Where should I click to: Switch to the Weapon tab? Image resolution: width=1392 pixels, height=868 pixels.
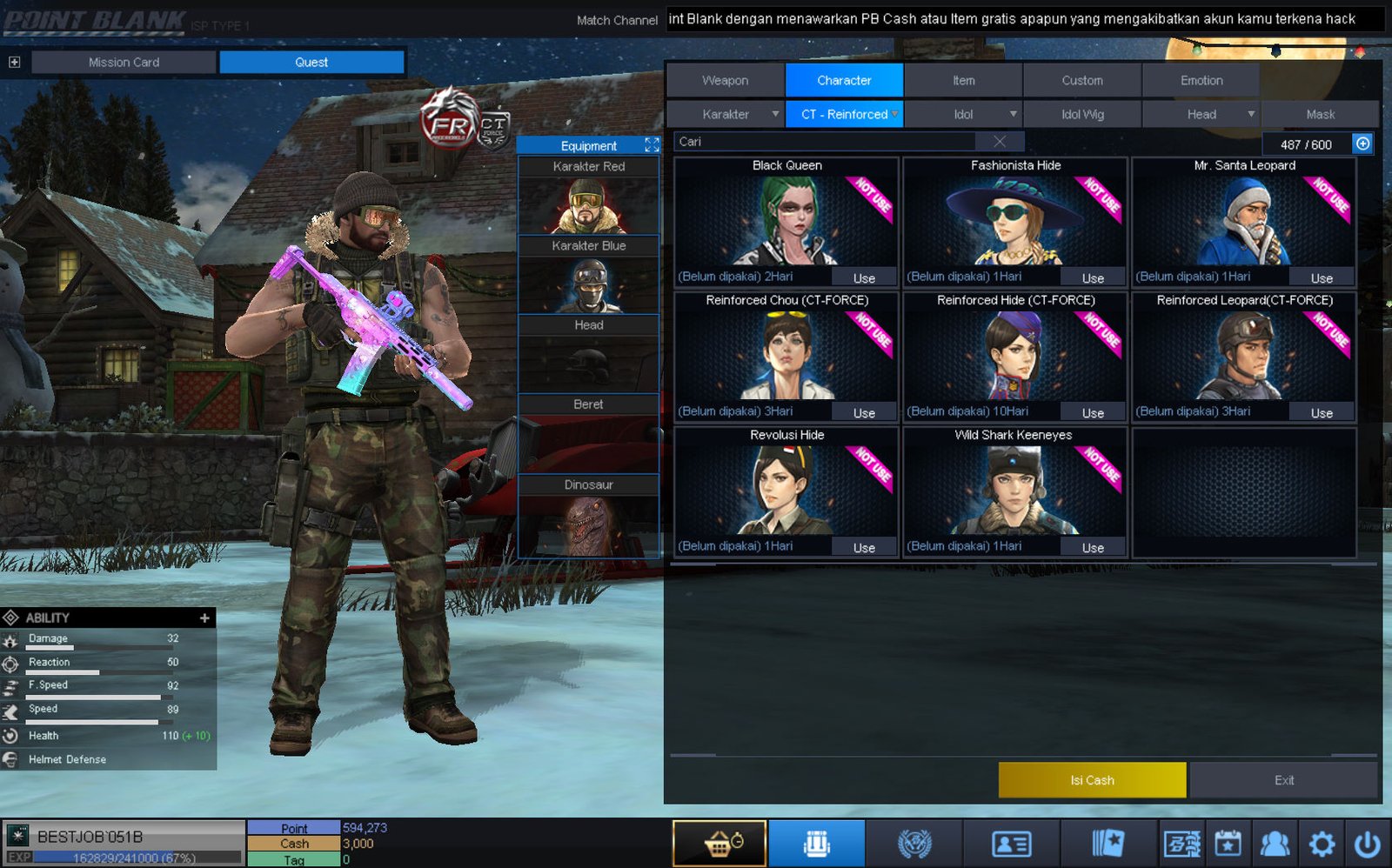[725, 80]
